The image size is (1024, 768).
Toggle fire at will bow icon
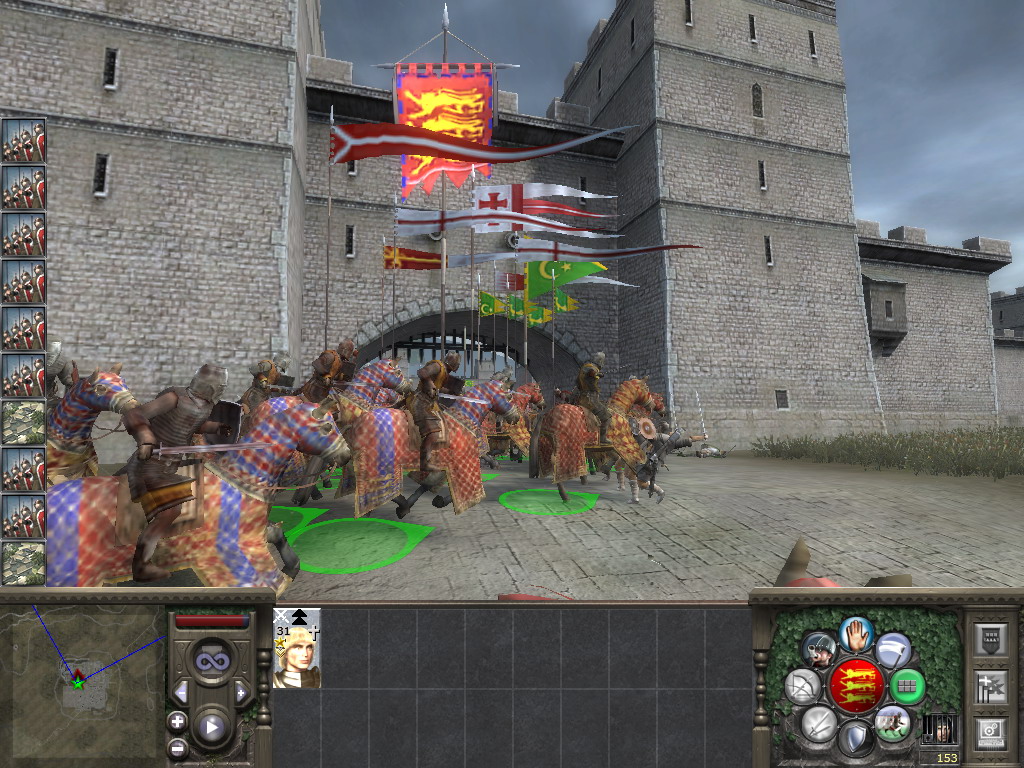point(803,686)
